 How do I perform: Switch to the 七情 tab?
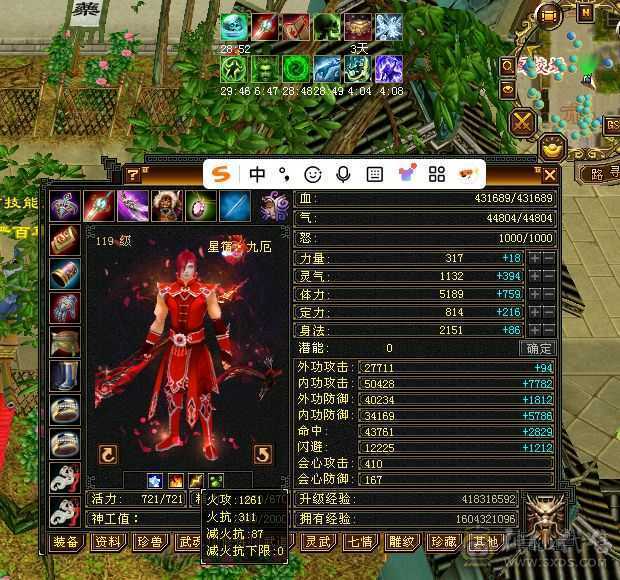pos(357,542)
